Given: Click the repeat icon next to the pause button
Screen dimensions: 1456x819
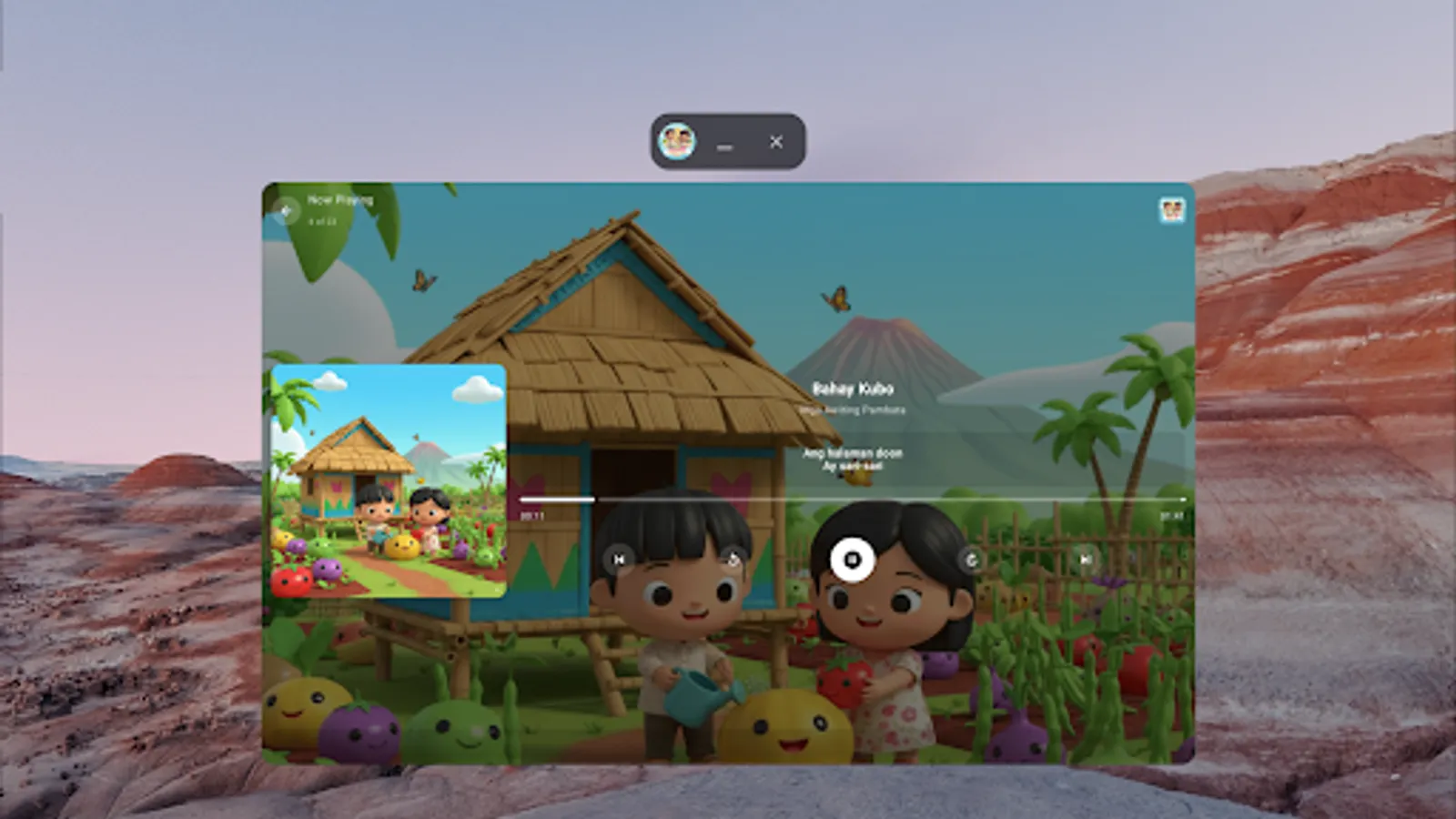Looking at the screenshot, I should 972,561.
